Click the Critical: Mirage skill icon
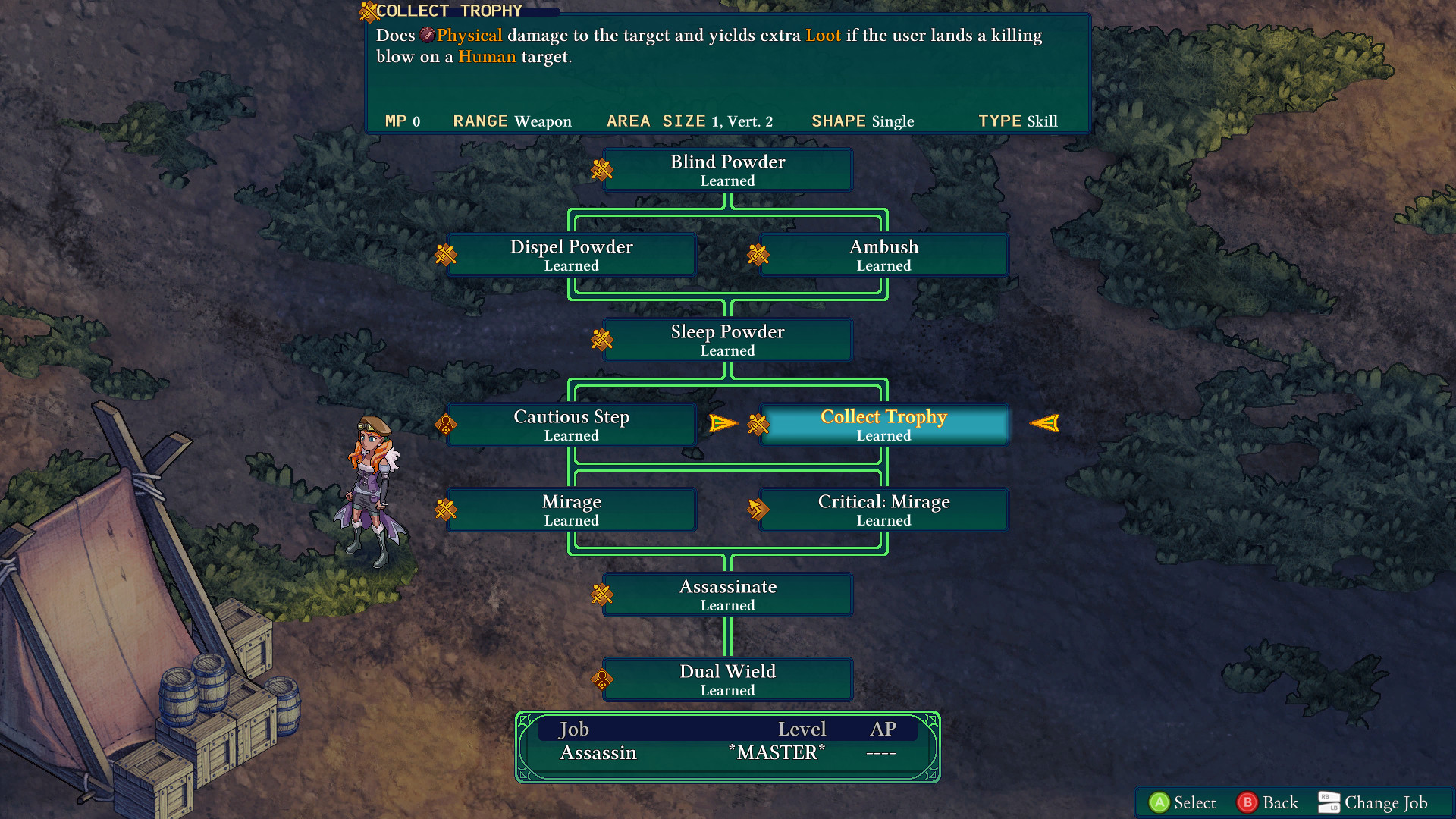This screenshot has width=1456, height=819. (x=758, y=510)
